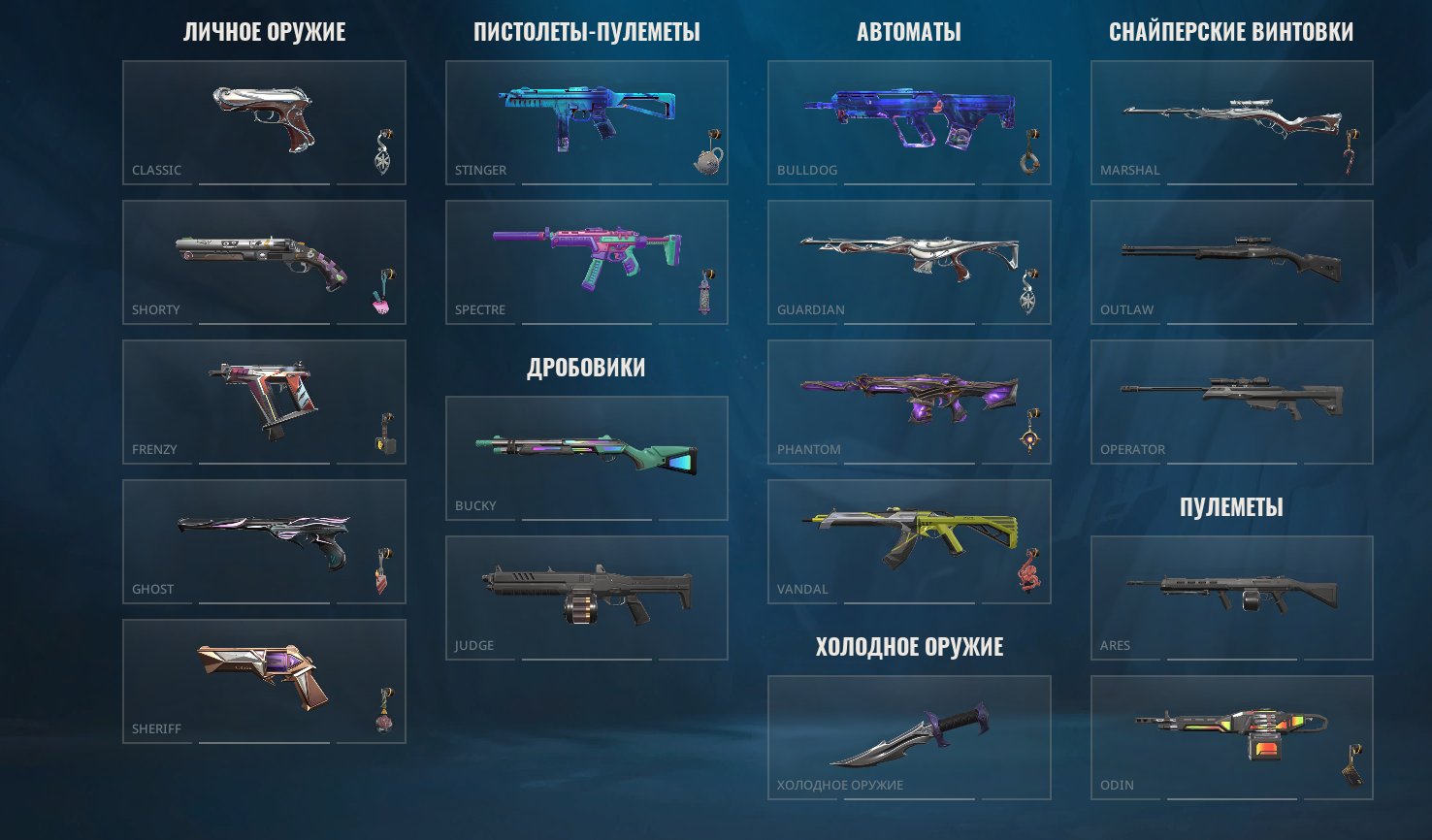Click the АВТОМАТЫ section header

click(909, 30)
